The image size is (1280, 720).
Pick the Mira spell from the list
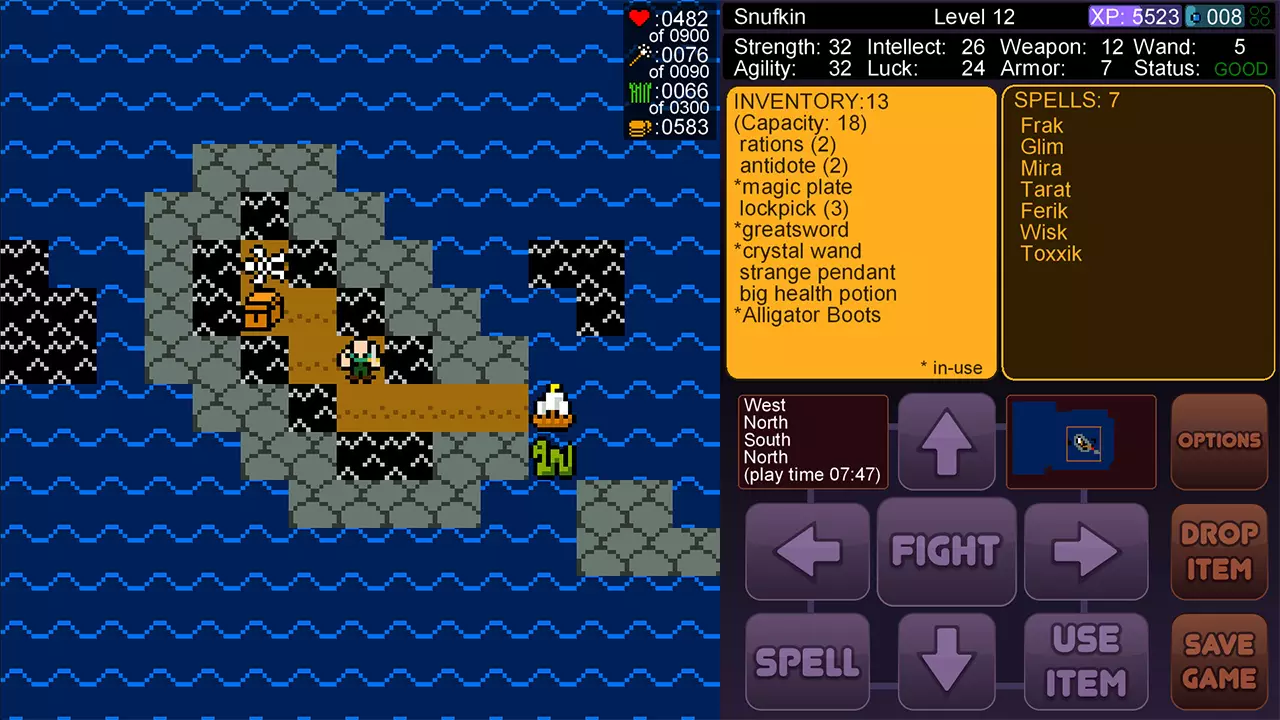point(1041,168)
